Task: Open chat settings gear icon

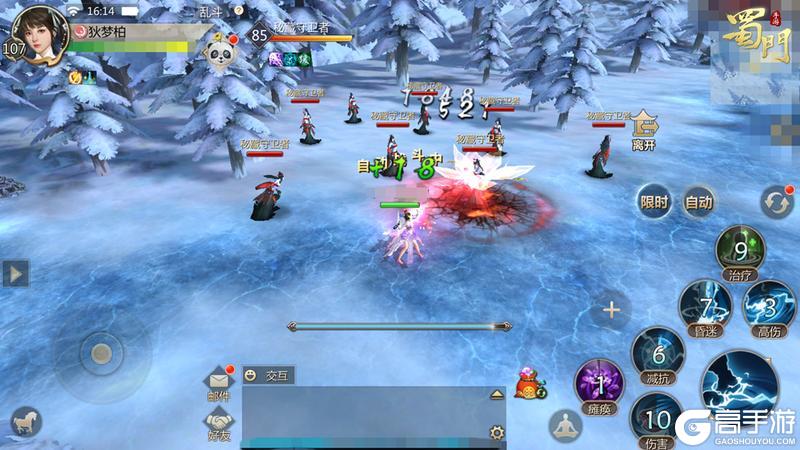Action: point(496,433)
